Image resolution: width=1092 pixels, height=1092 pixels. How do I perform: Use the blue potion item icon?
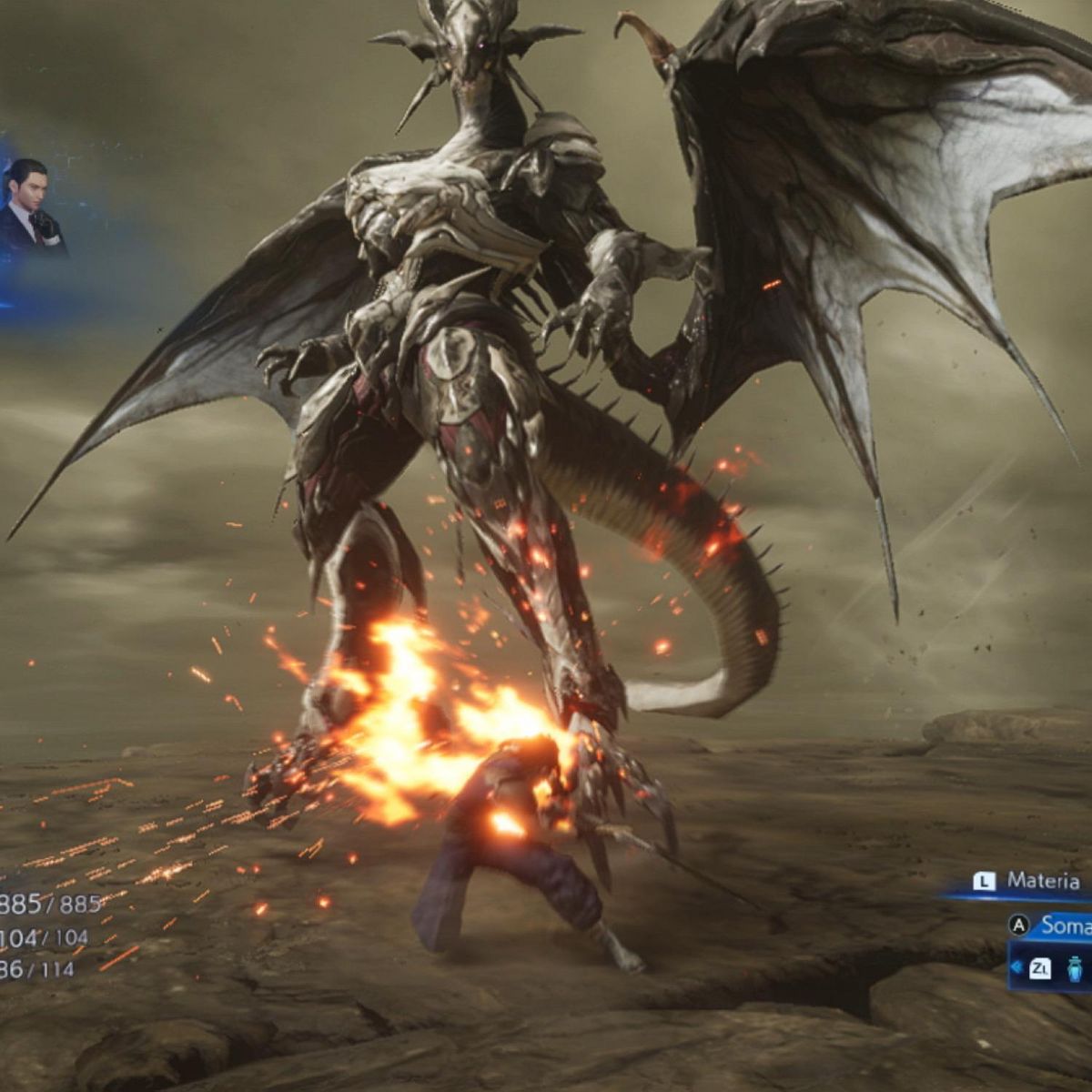1075,968
